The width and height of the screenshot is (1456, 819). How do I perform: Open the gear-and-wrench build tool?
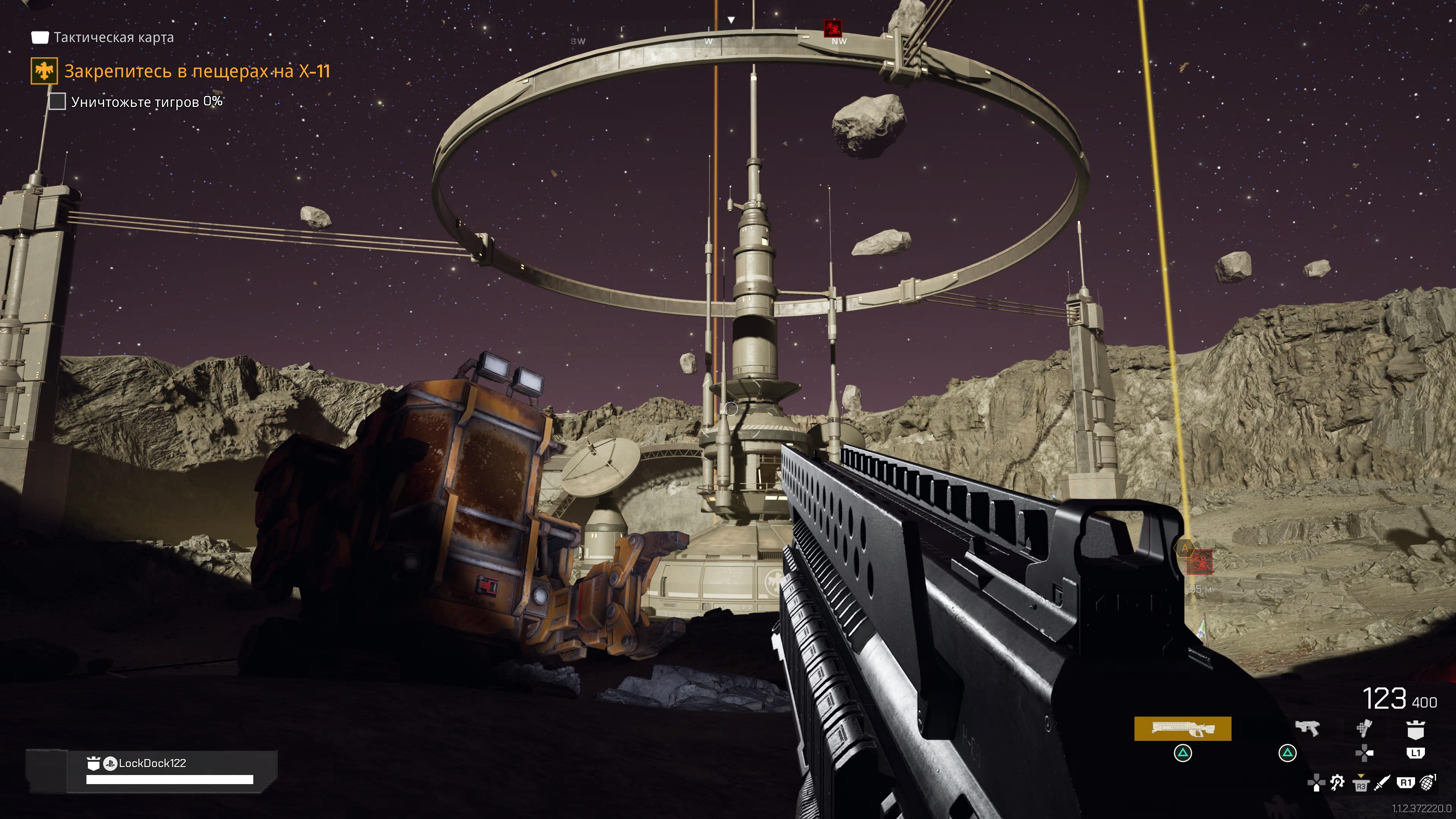[x=1337, y=782]
